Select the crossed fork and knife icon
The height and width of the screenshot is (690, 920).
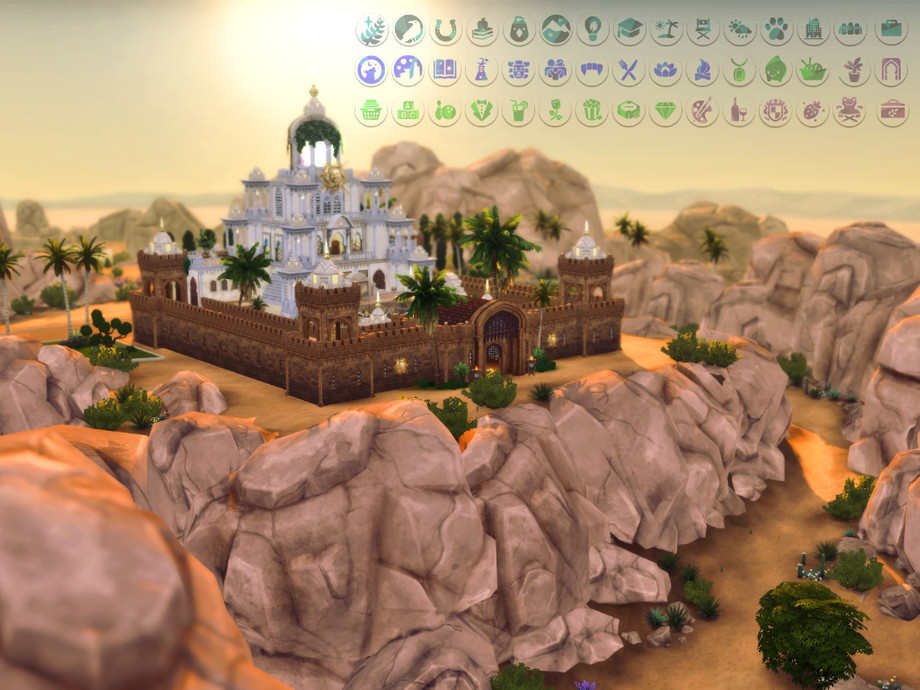coord(629,70)
